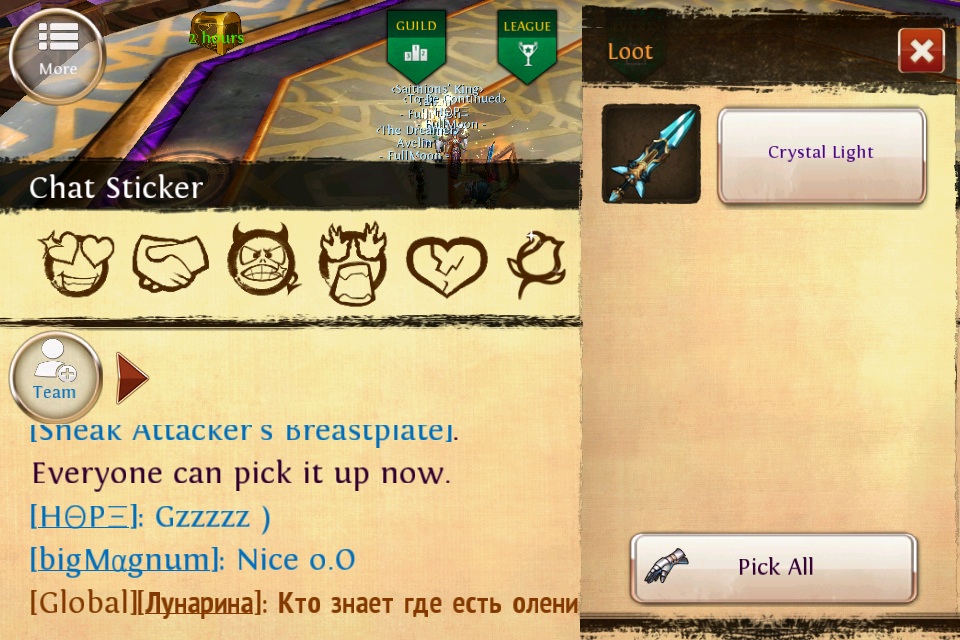
Task: Send the angry devil sticker
Action: point(263,263)
